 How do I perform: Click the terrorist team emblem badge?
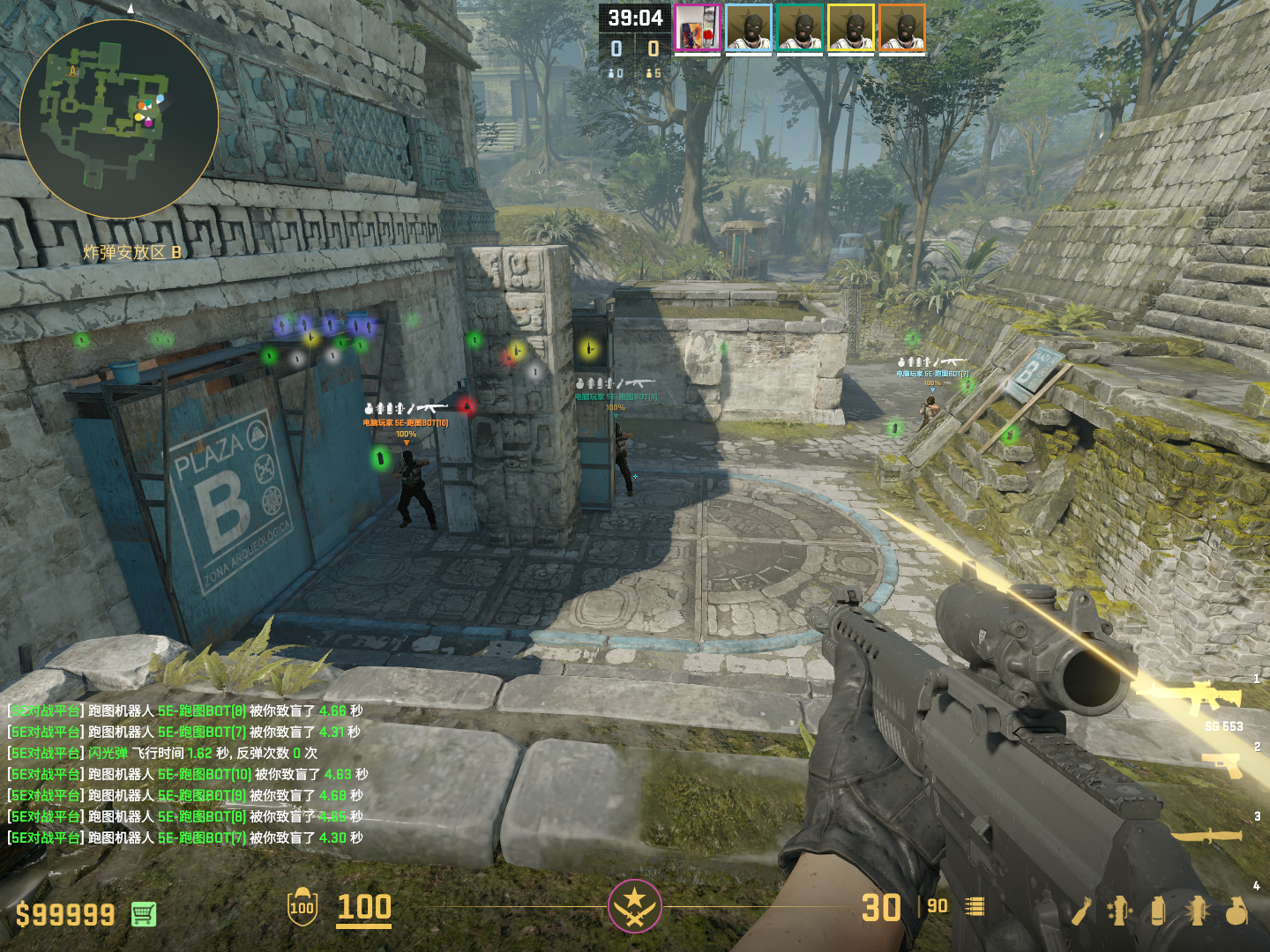click(x=634, y=906)
